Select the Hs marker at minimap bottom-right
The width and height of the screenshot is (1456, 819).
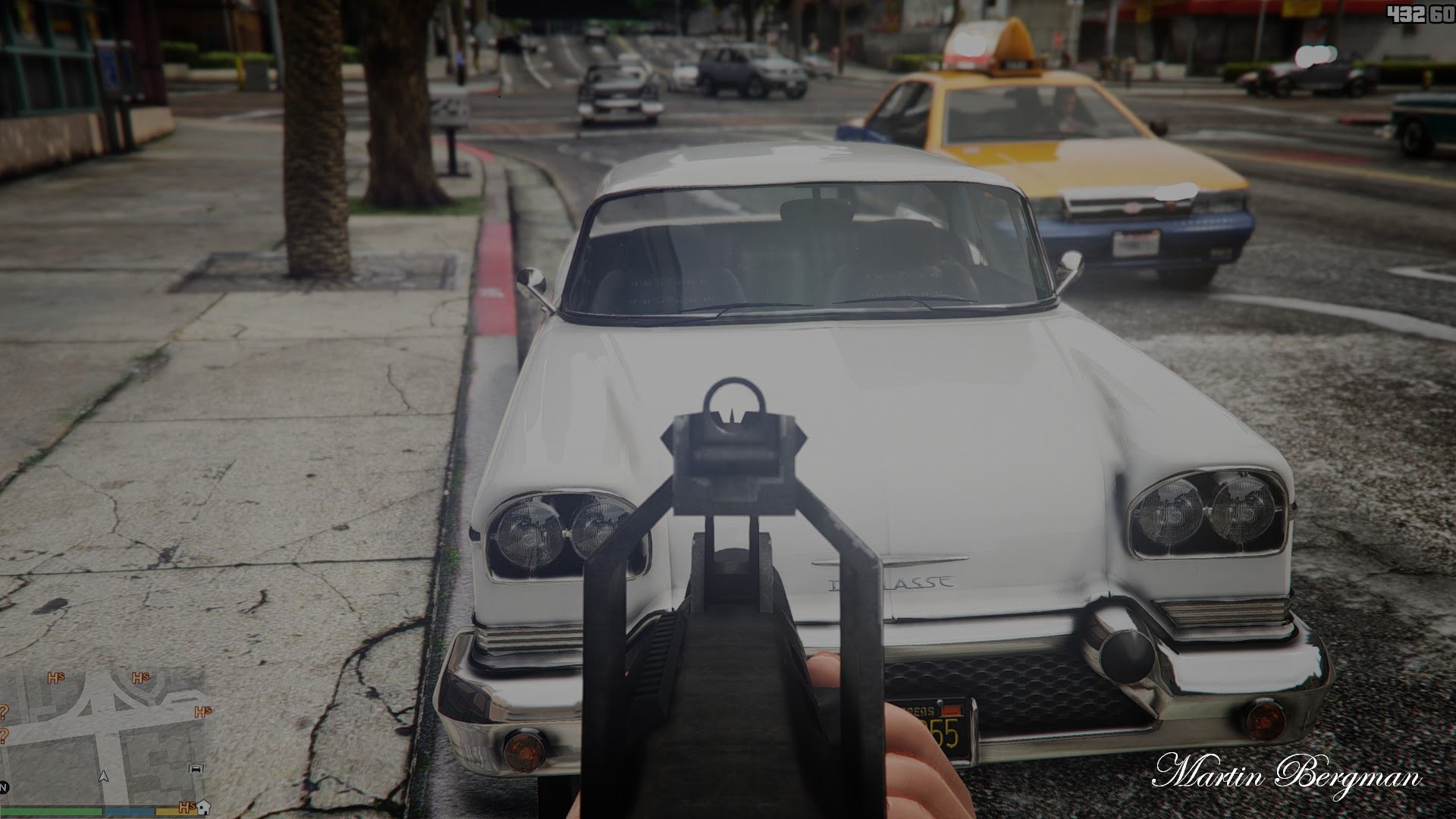point(187,808)
